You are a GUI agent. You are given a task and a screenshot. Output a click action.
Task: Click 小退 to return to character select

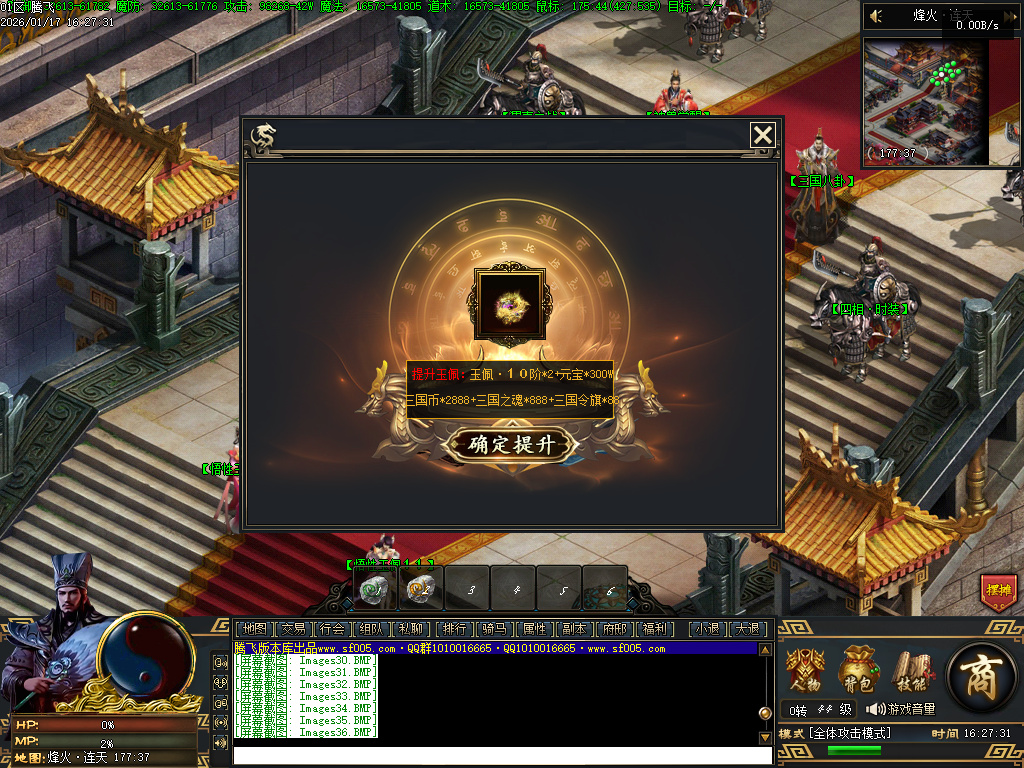708,629
